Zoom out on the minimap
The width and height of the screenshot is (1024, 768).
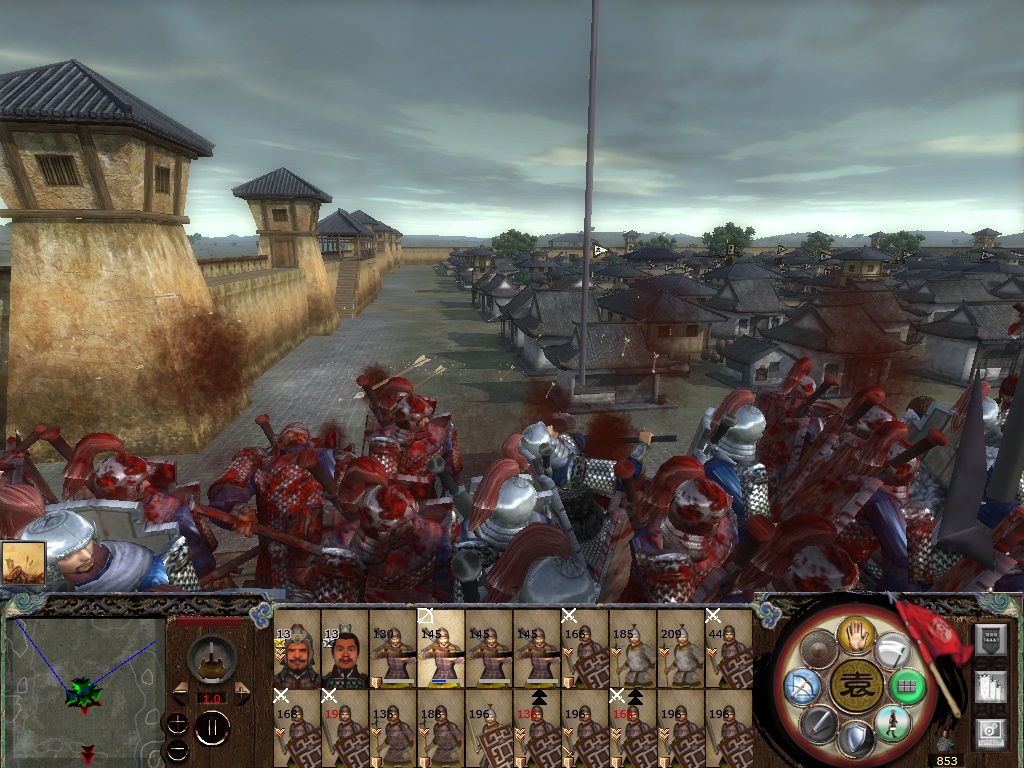click(176, 749)
